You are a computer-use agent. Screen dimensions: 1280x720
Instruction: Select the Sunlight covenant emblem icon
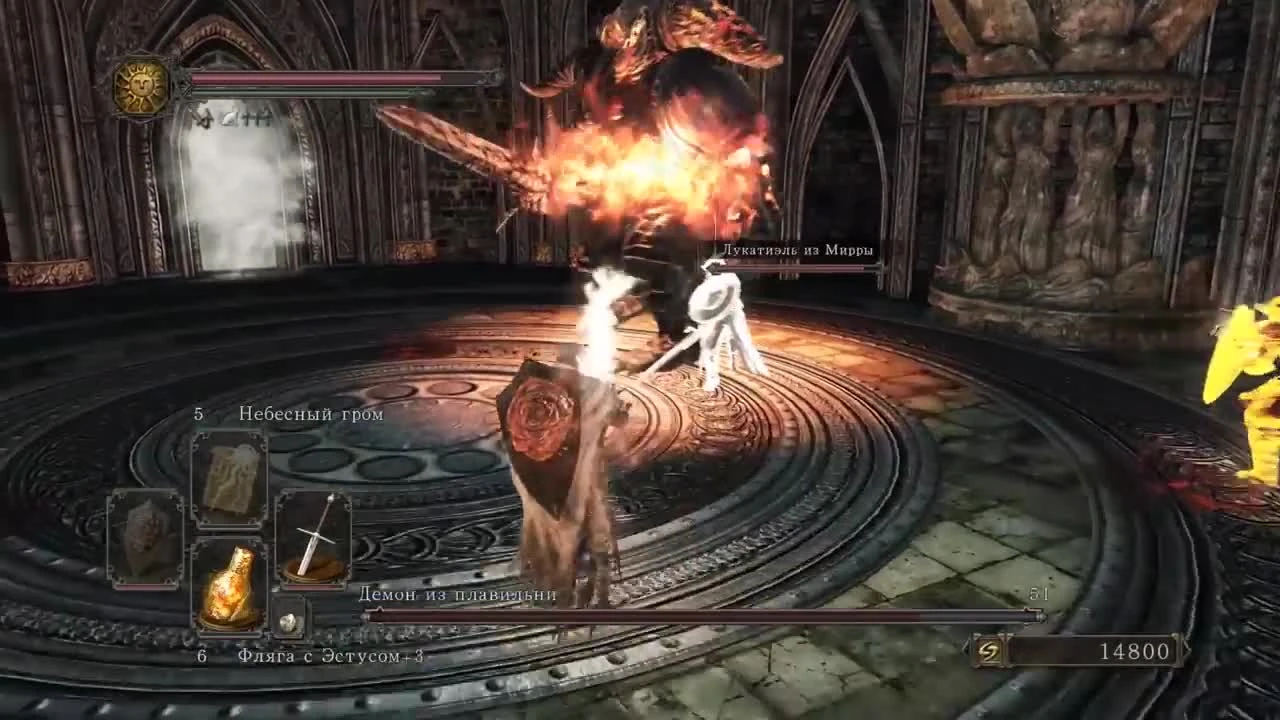coord(140,88)
